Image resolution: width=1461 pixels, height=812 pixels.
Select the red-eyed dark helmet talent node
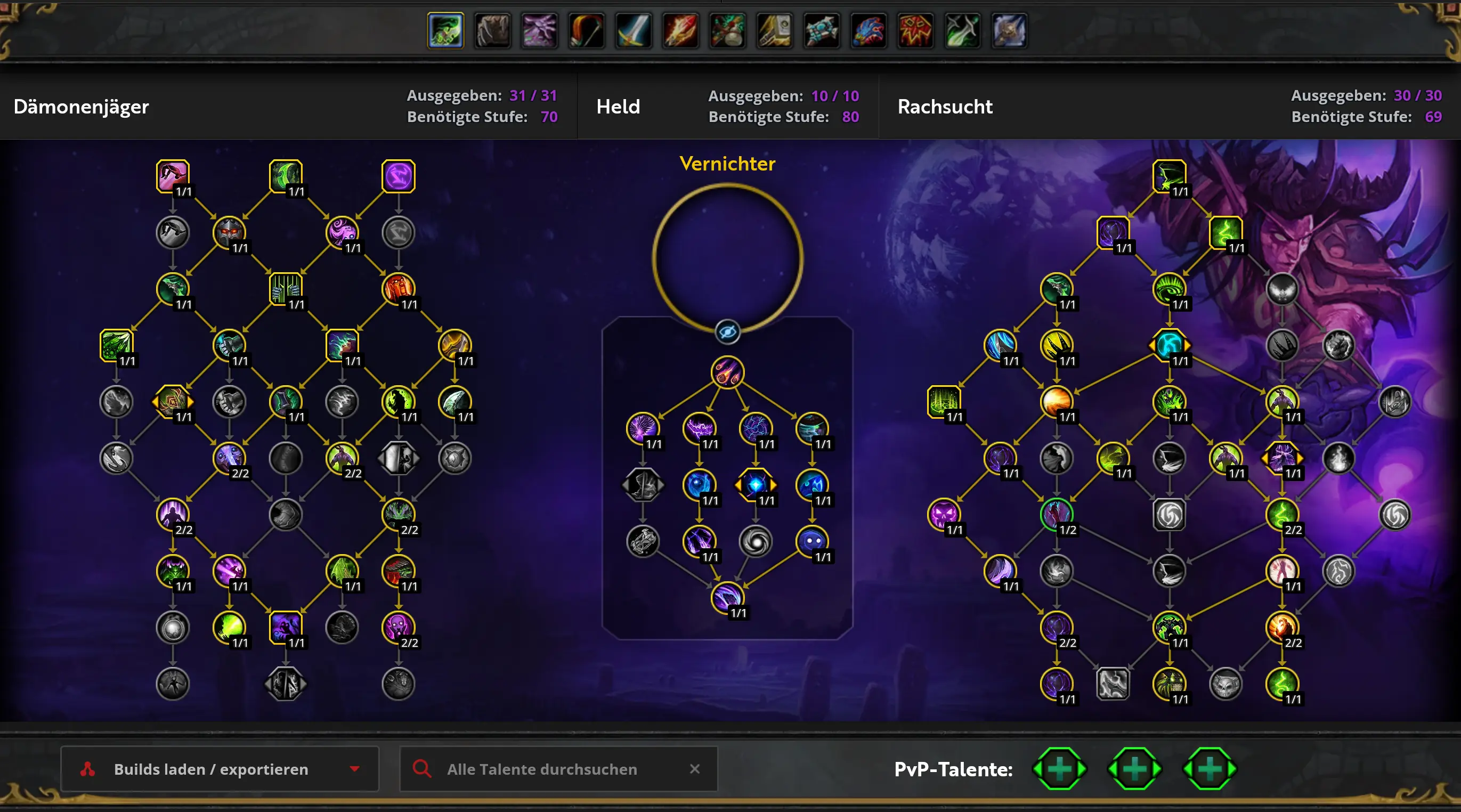(x=229, y=232)
